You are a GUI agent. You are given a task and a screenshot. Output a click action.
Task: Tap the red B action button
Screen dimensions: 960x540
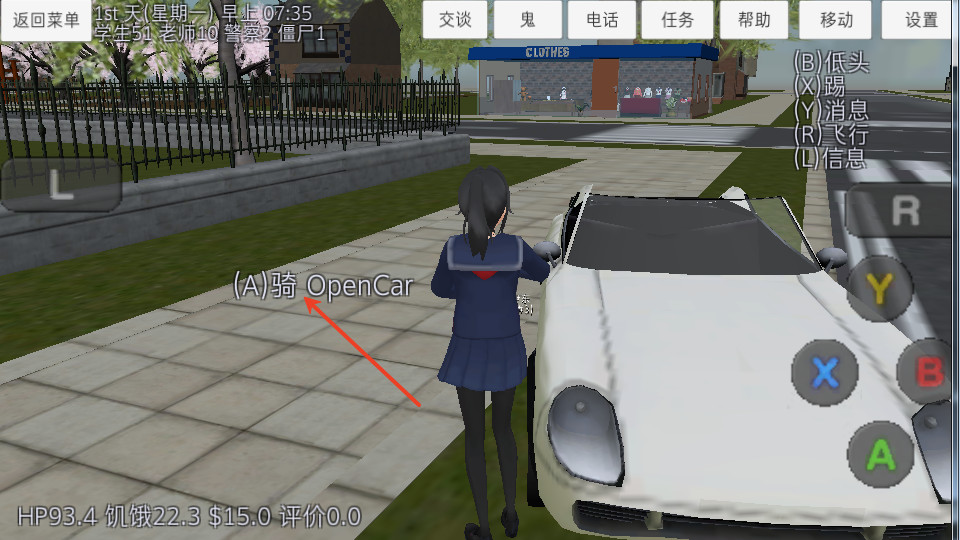pyautogui.click(x=930, y=372)
